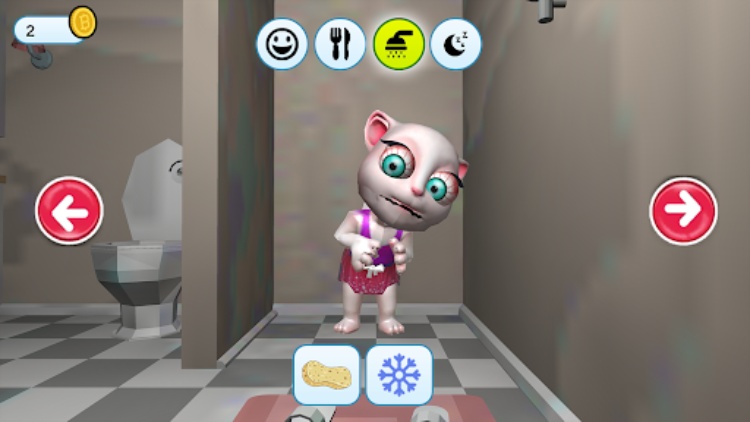Image resolution: width=750 pixels, height=422 pixels.
Task: Open the smiley face play mode
Action: click(x=282, y=44)
